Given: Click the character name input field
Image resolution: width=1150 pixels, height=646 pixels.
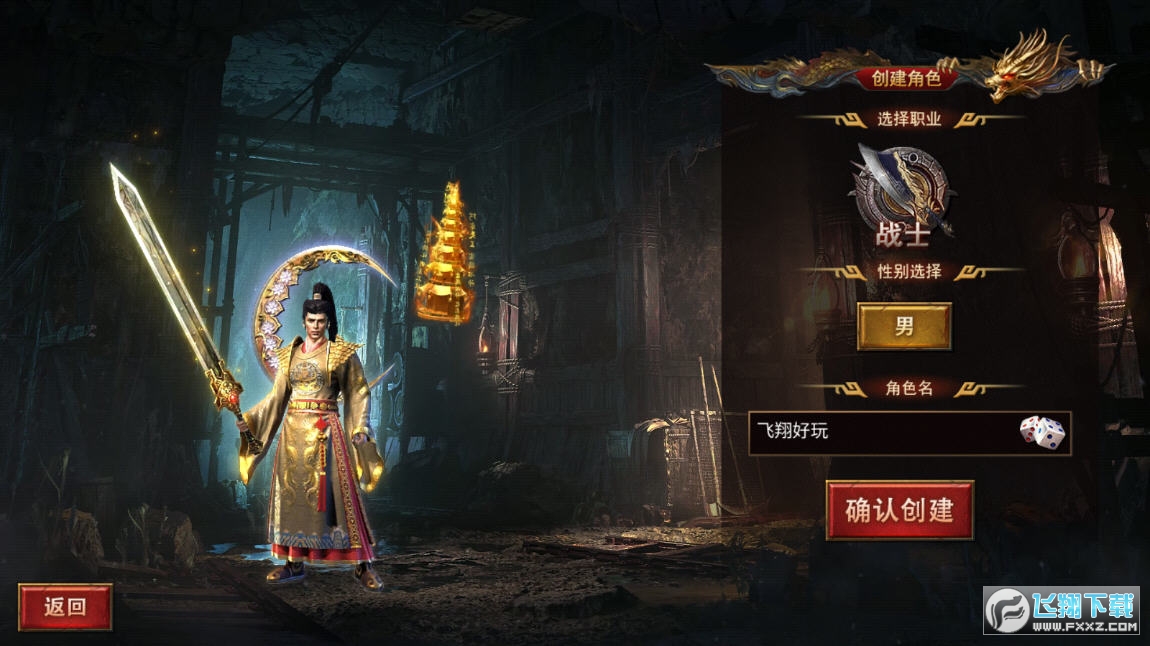Looking at the screenshot, I should [880, 432].
